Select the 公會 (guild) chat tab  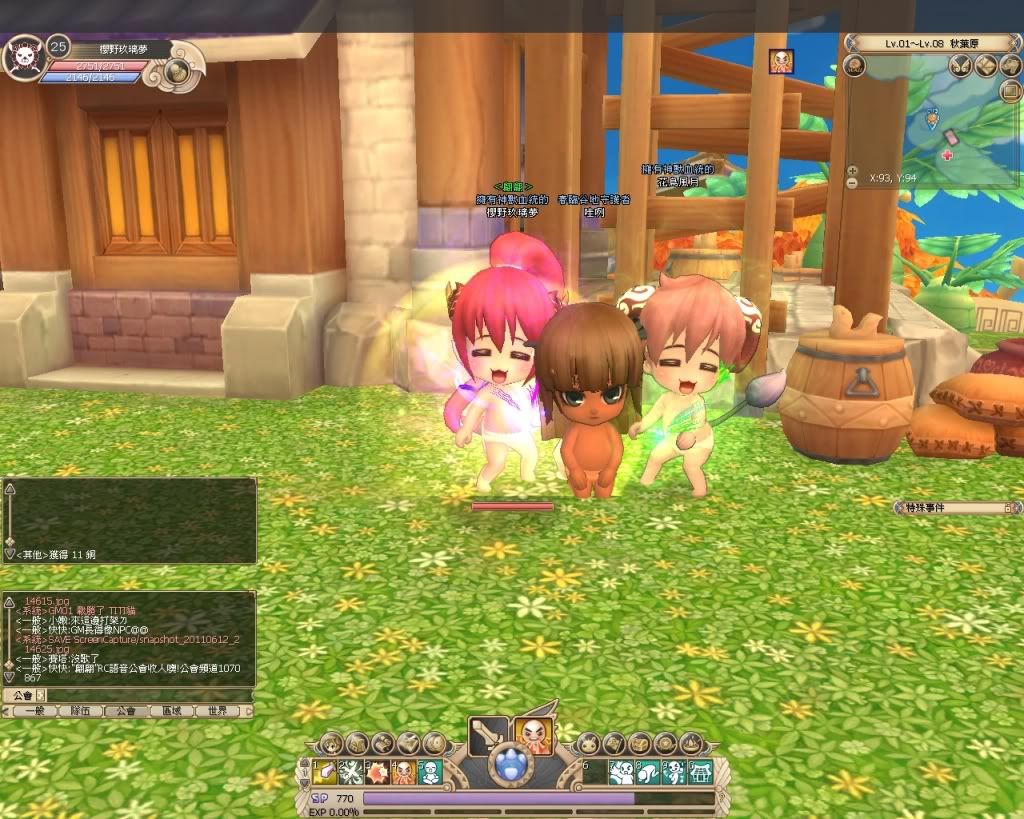pyautogui.click(x=125, y=711)
